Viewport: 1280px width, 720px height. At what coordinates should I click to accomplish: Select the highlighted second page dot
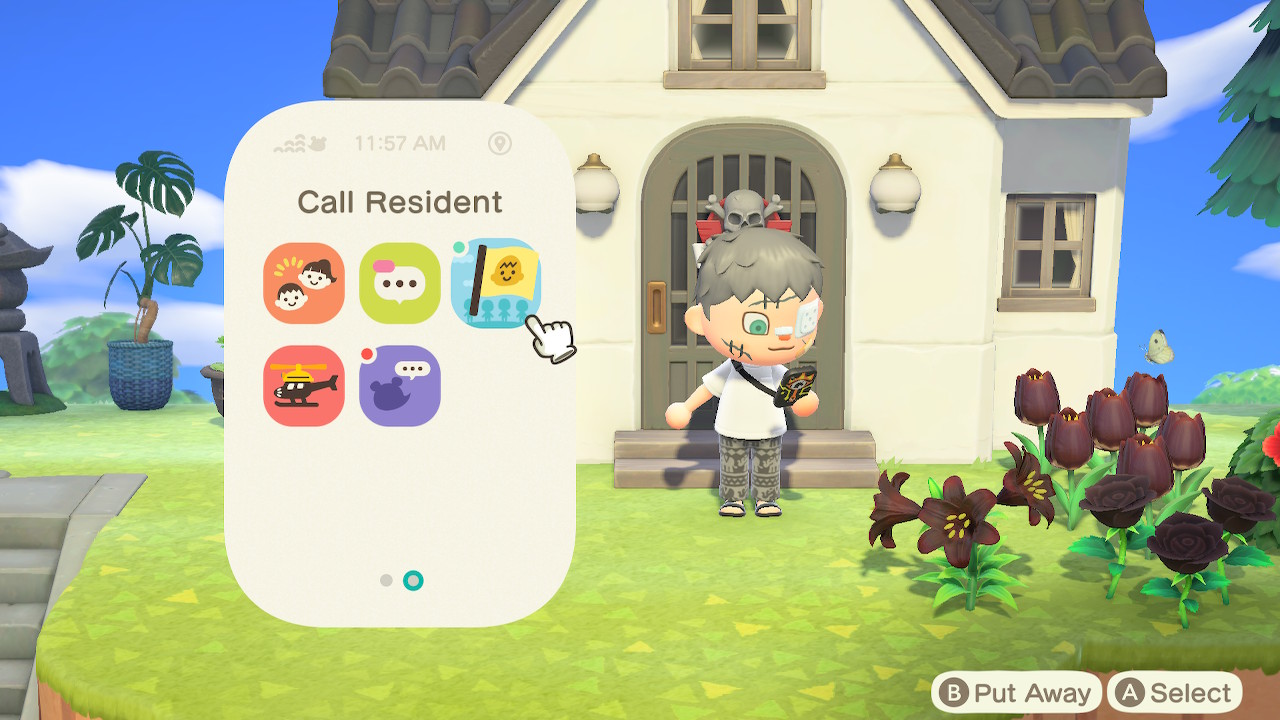click(412, 580)
